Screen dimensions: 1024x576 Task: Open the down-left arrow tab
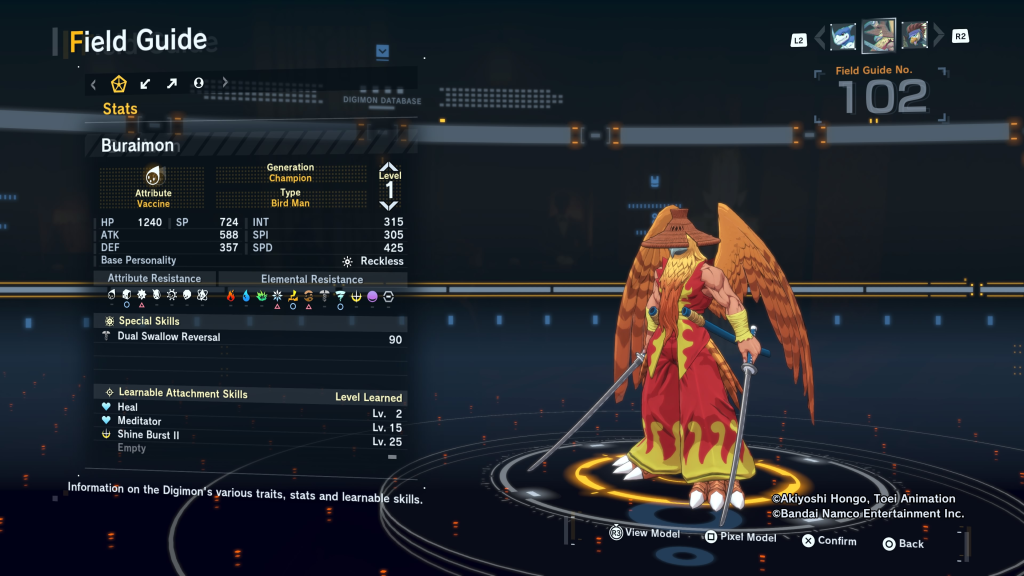click(146, 84)
